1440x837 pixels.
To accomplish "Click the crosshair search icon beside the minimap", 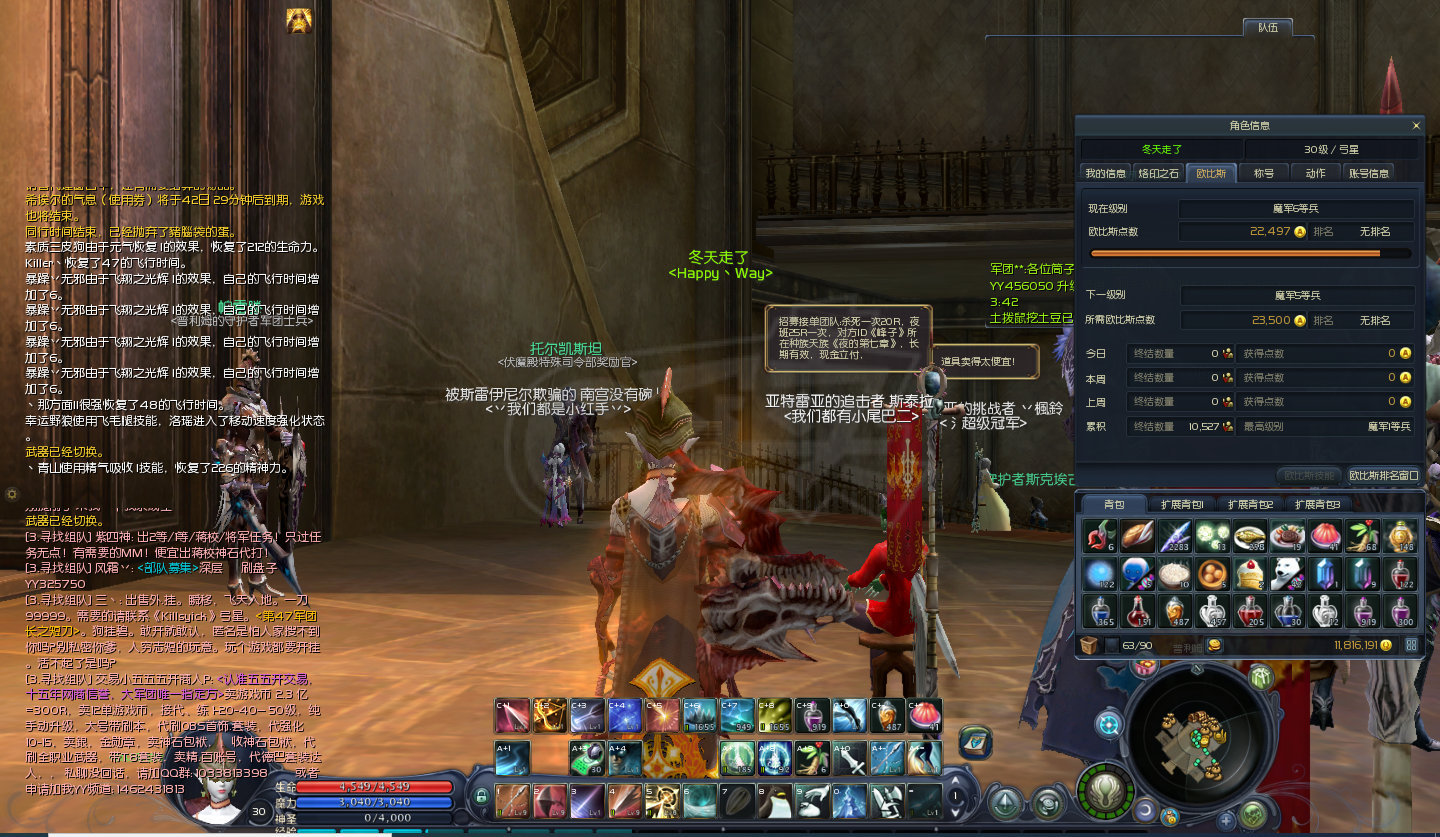I will 1108,723.
